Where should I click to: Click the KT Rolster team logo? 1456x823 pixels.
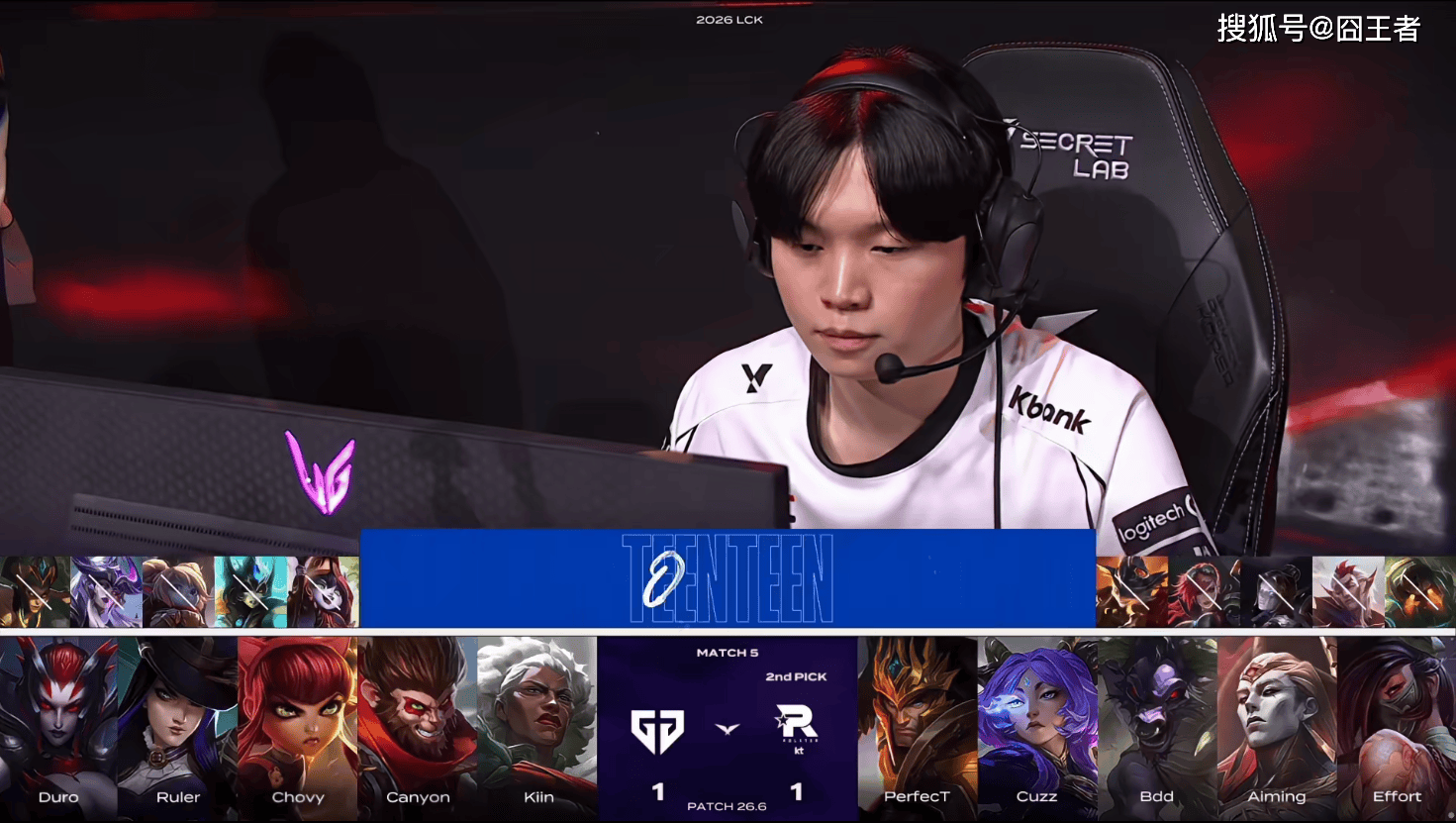point(797,729)
